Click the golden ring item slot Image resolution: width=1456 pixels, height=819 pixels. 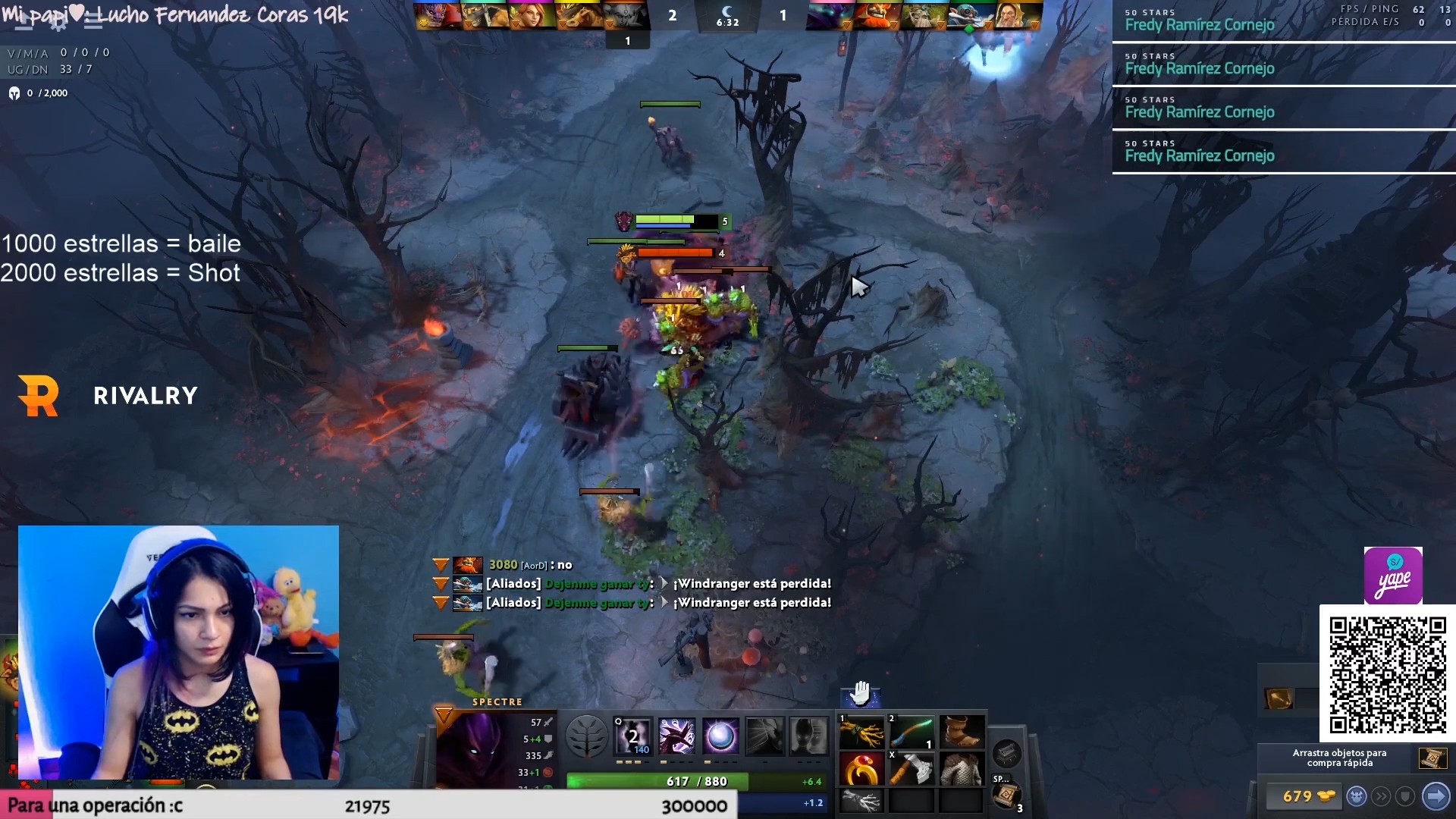click(861, 770)
